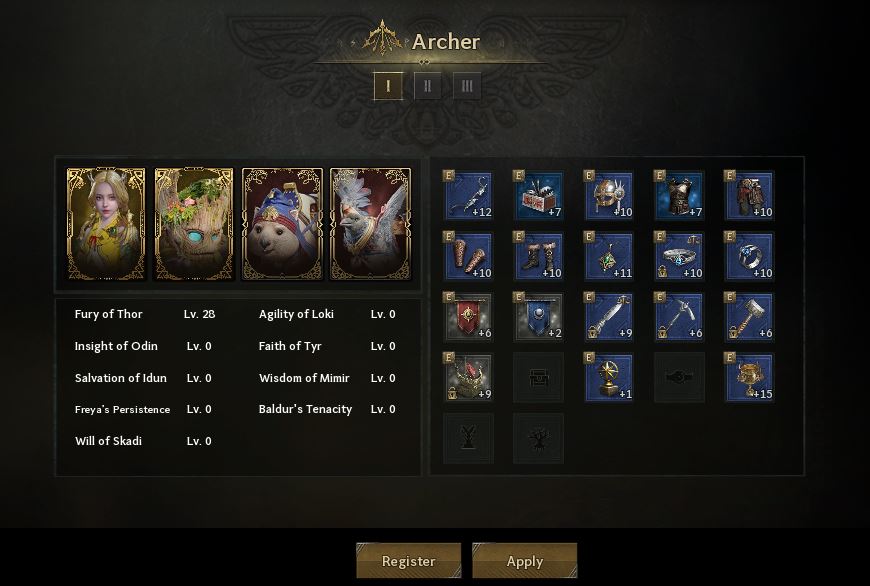The image size is (870, 586).
Task: Choose the +15 golden chalice slot
Action: [x=749, y=377]
